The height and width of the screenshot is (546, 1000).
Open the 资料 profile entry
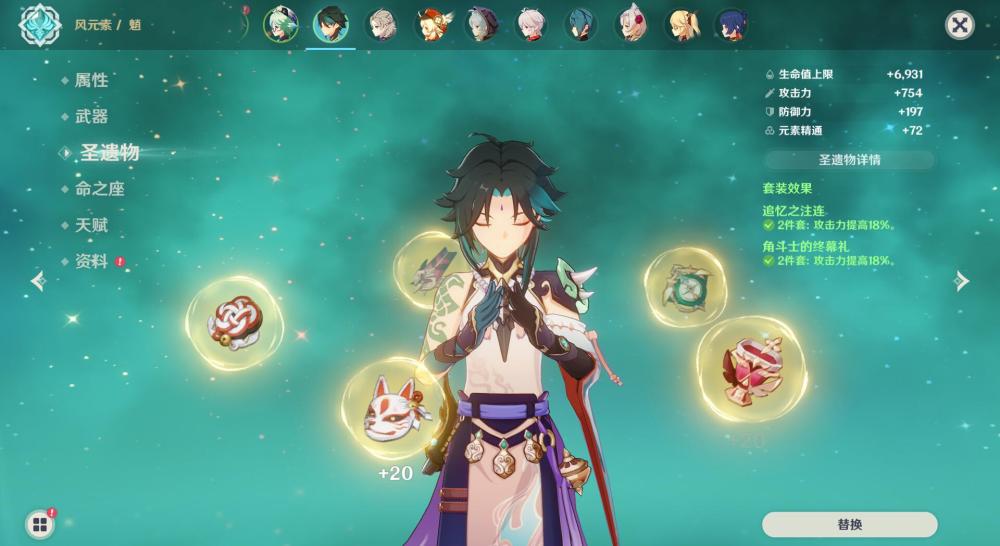(x=91, y=261)
